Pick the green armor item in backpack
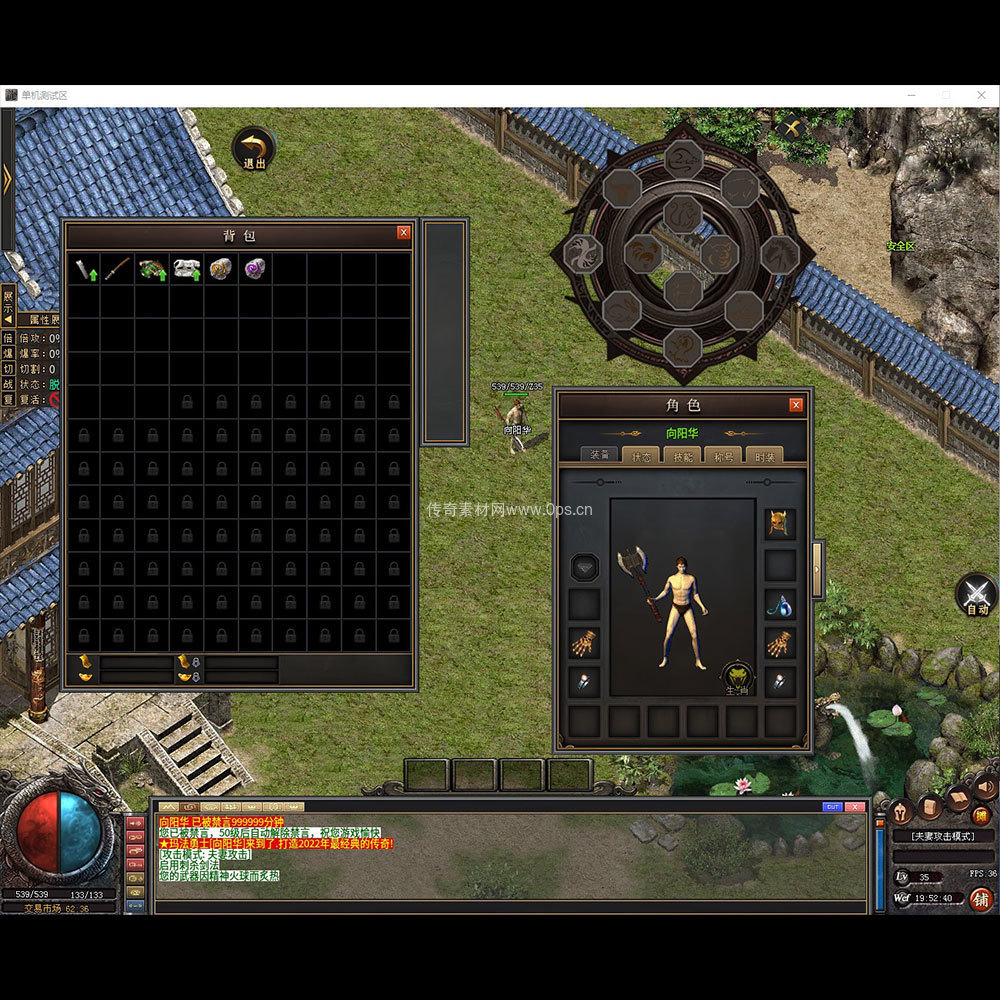The image size is (1000, 1000). click(x=152, y=268)
